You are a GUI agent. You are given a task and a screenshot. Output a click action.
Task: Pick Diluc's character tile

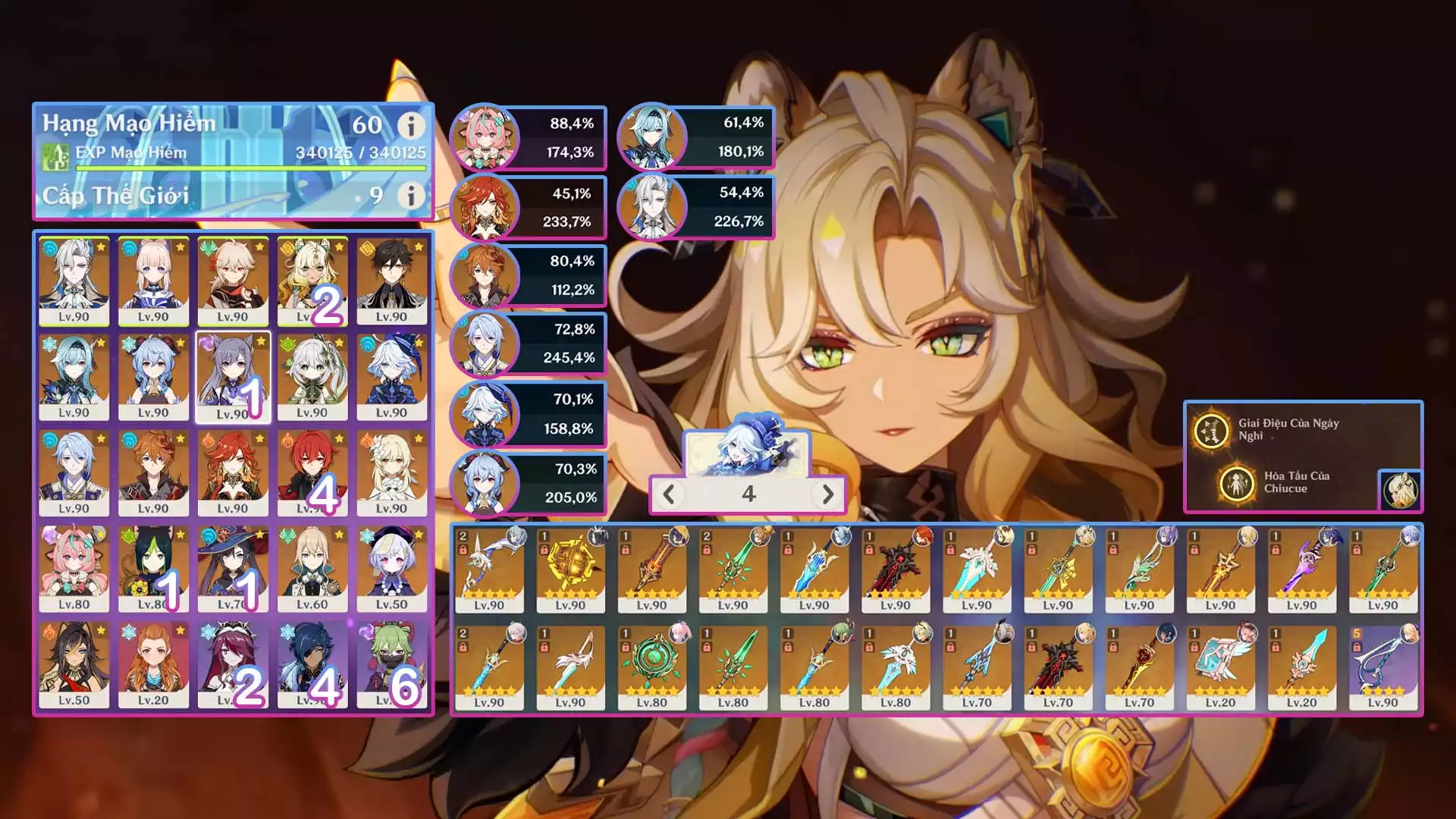(312, 473)
